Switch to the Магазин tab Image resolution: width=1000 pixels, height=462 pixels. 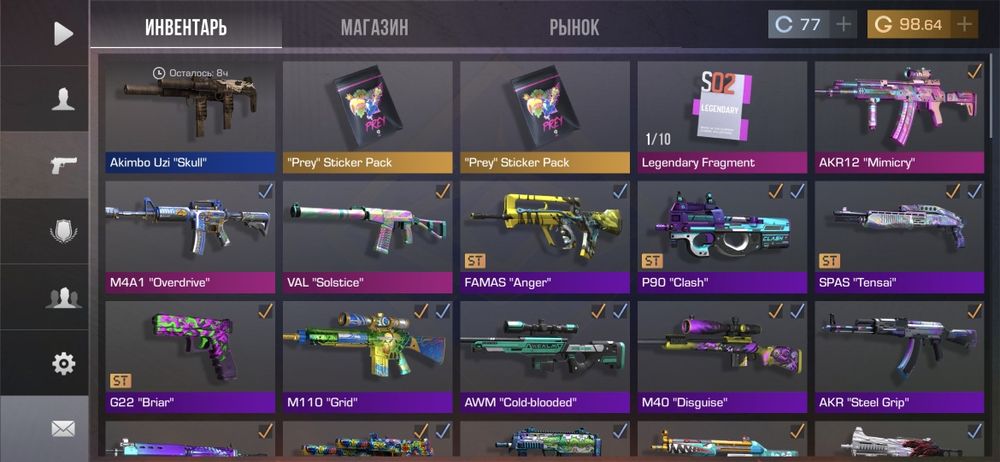click(374, 27)
